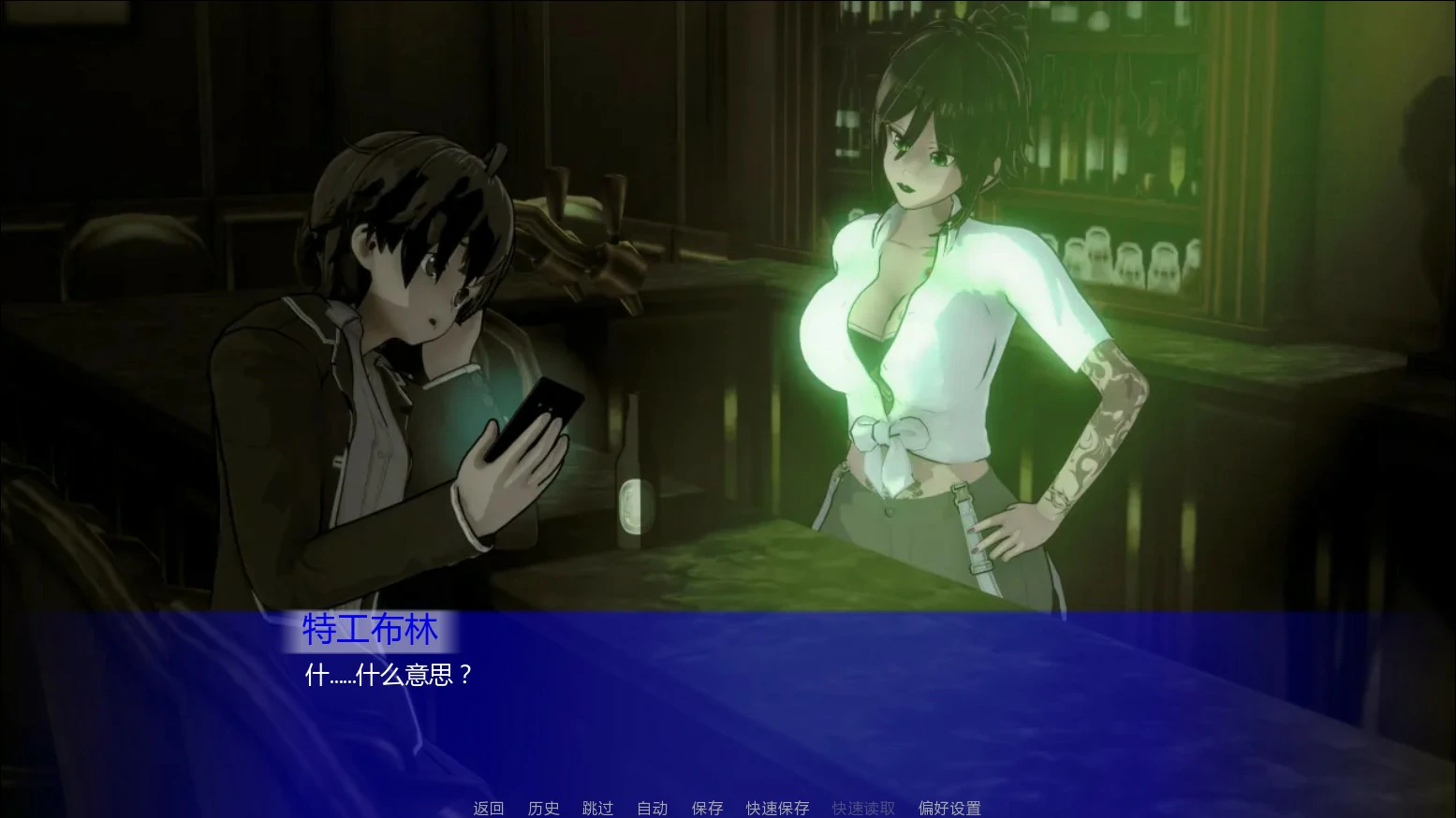Trigger 快速保存 to quick save
Screen dimensions: 1456x818
pyautogui.click(x=775, y=807)
